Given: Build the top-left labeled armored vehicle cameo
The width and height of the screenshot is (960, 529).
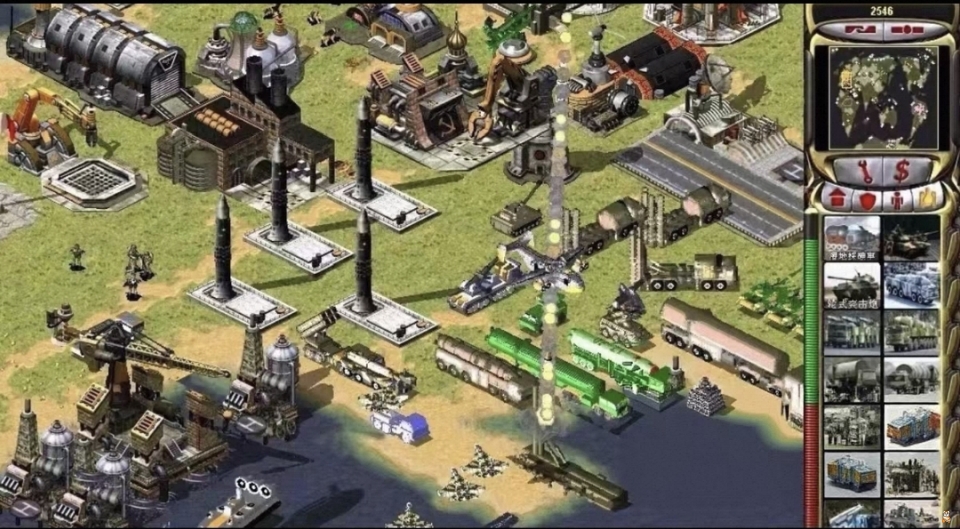Looking at the screenshot, I should (x=852, y=239).
